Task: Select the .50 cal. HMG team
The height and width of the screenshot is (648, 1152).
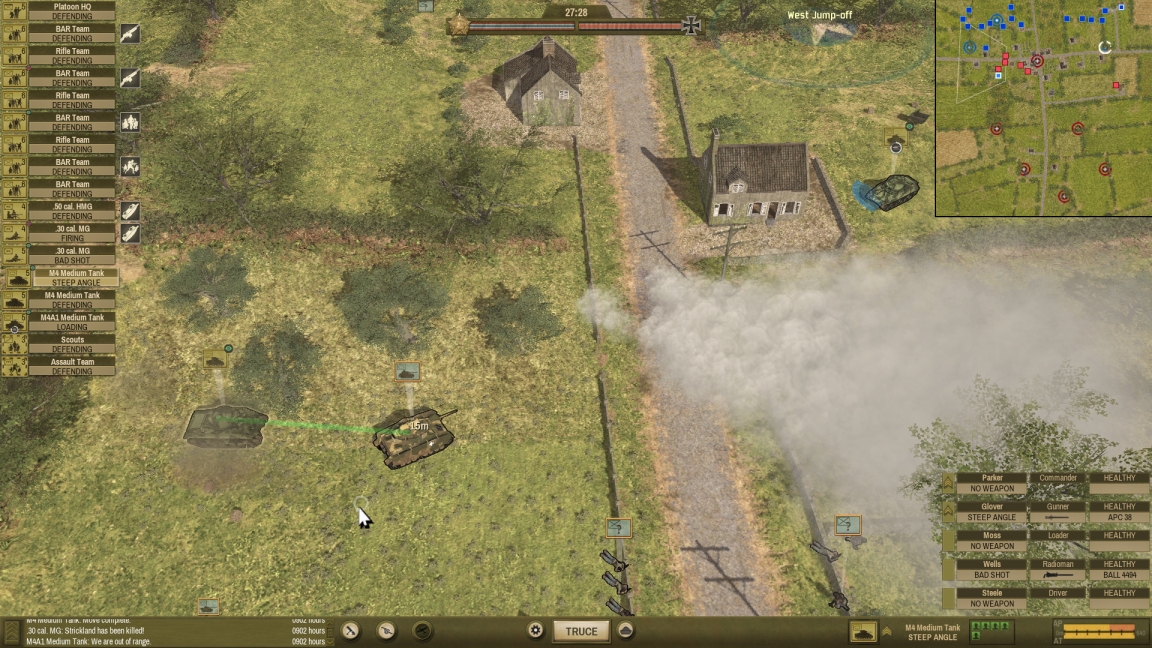Action: (x=71, y=211)
